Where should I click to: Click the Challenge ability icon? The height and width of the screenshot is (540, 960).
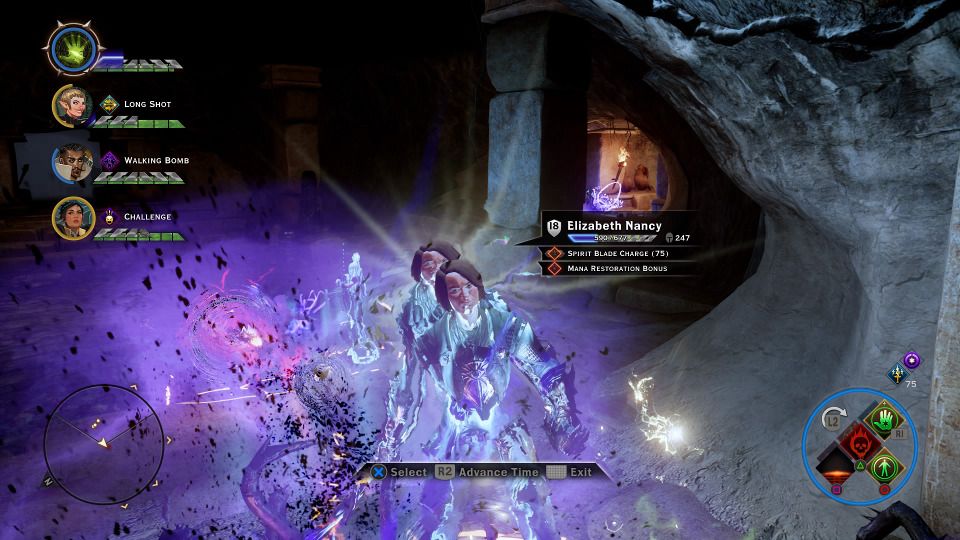pyautogui.click(x=110, y=216)
